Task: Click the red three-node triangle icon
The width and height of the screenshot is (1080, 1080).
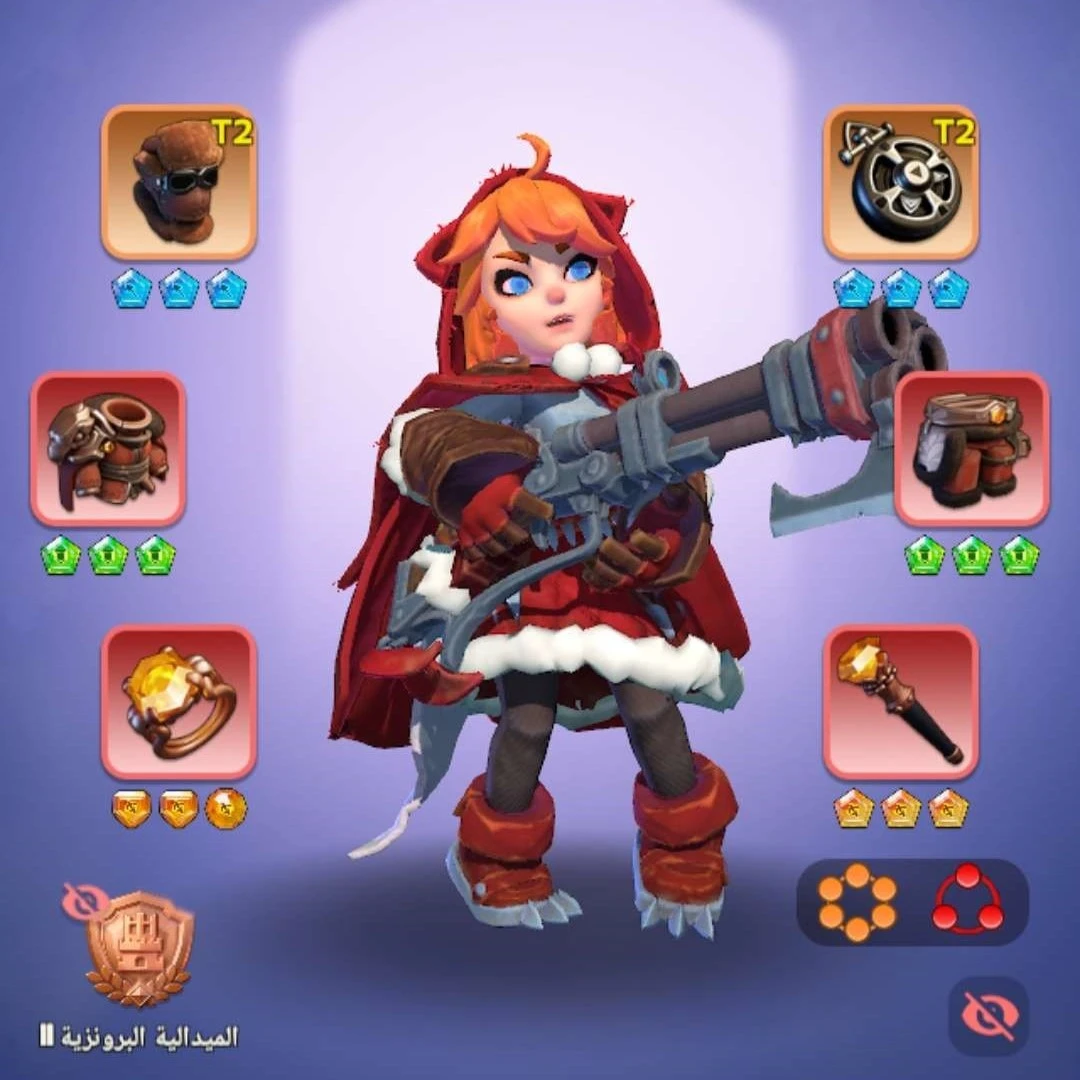Action: [x=967, y=902]
